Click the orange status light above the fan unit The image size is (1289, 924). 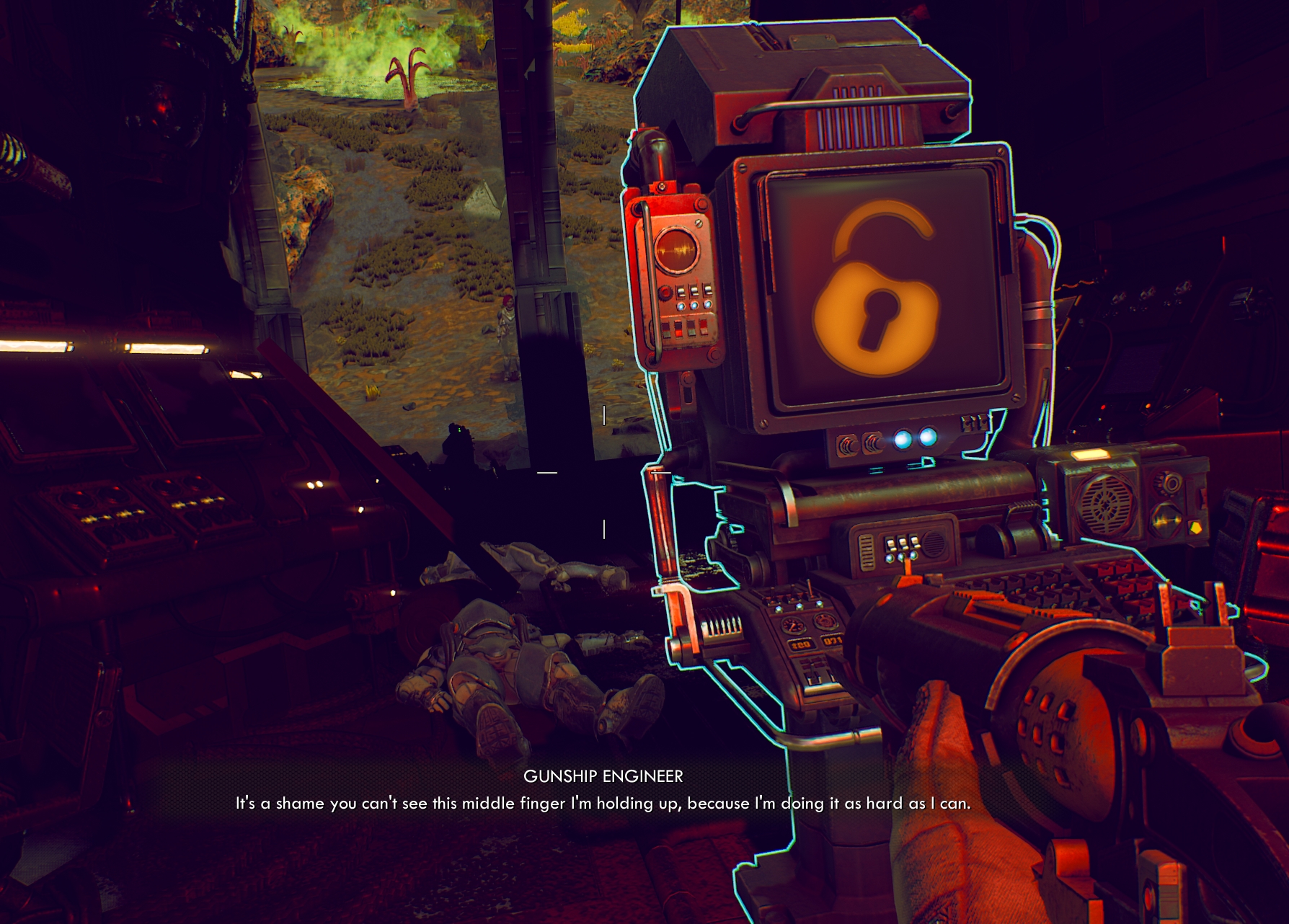tap(1091, 453)
